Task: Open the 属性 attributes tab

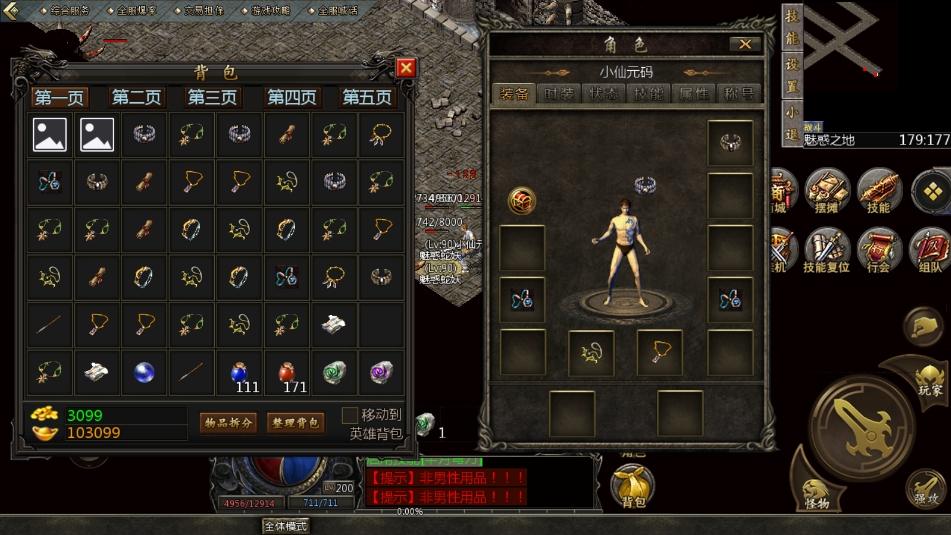Action: coord(693,93)
